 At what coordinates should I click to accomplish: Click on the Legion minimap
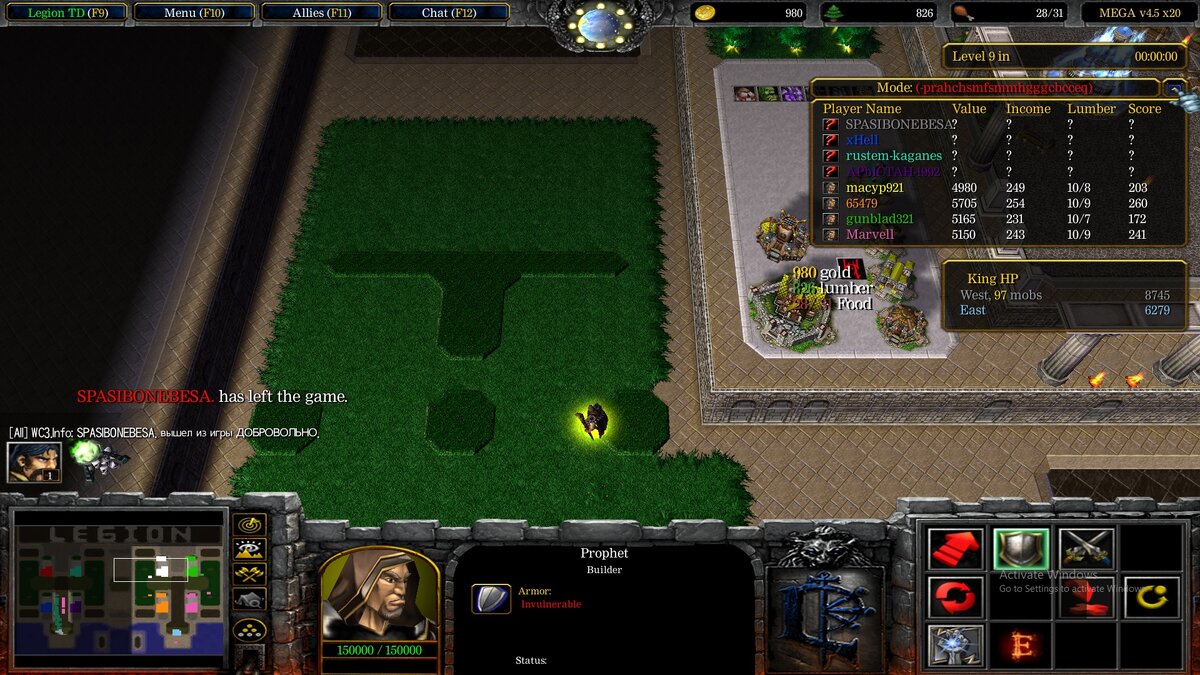(x=118, y=590)
